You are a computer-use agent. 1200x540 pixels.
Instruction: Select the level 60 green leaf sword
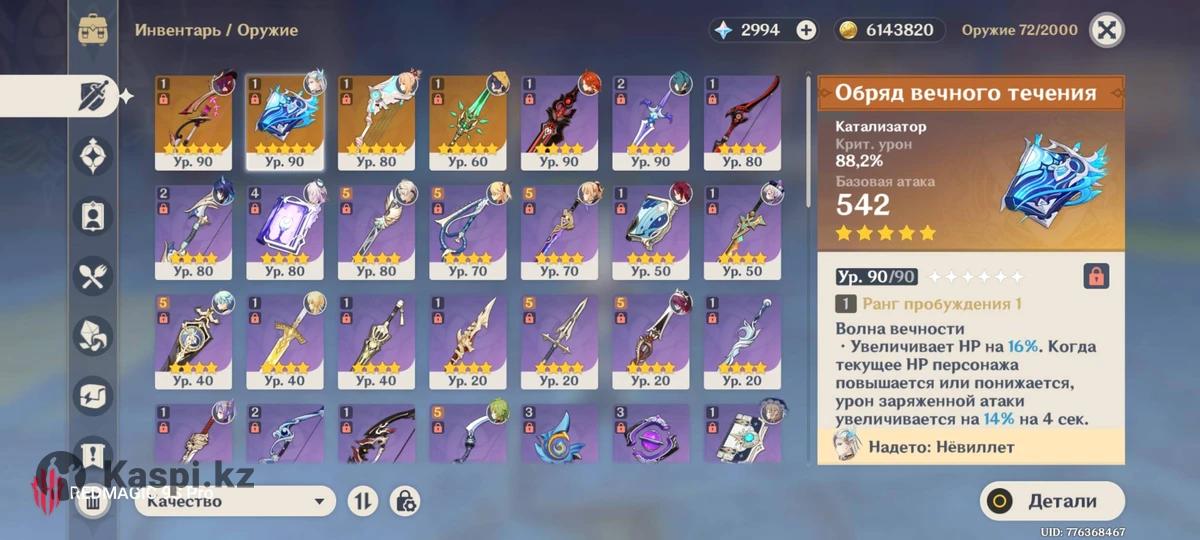[468, 122]
